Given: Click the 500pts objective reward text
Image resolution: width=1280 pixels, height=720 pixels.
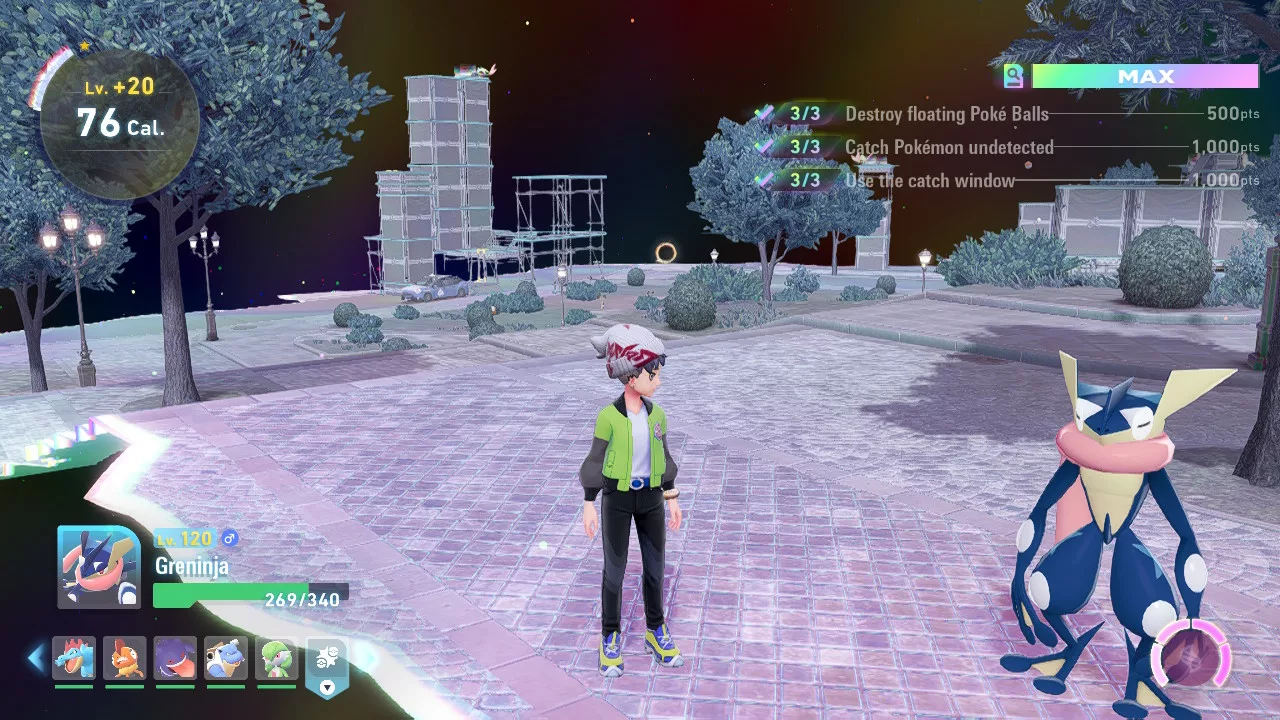Looking at the screenshot, I should coord(1232,114).
